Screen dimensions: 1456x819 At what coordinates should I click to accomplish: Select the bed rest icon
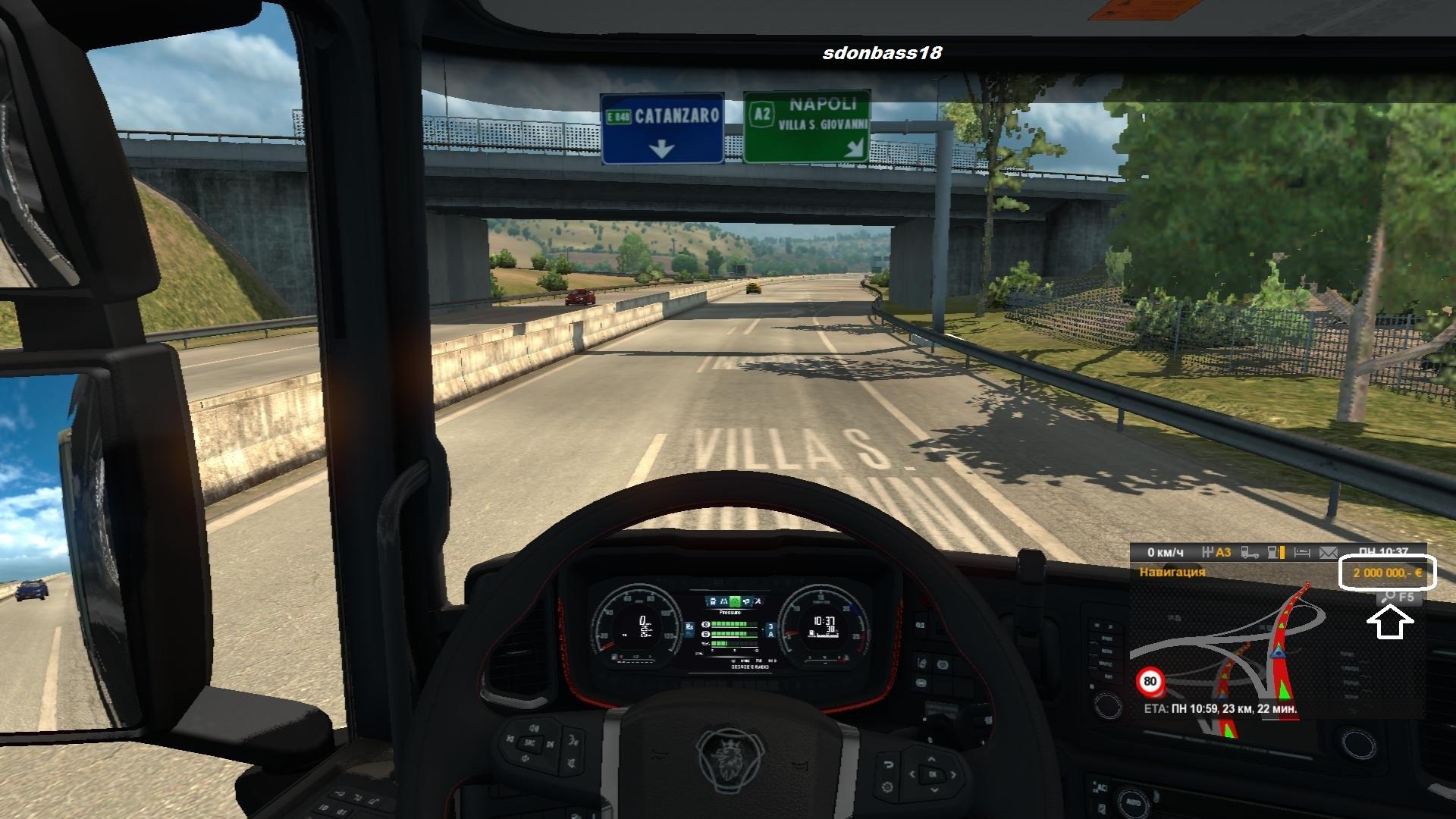pos(1302,553)
